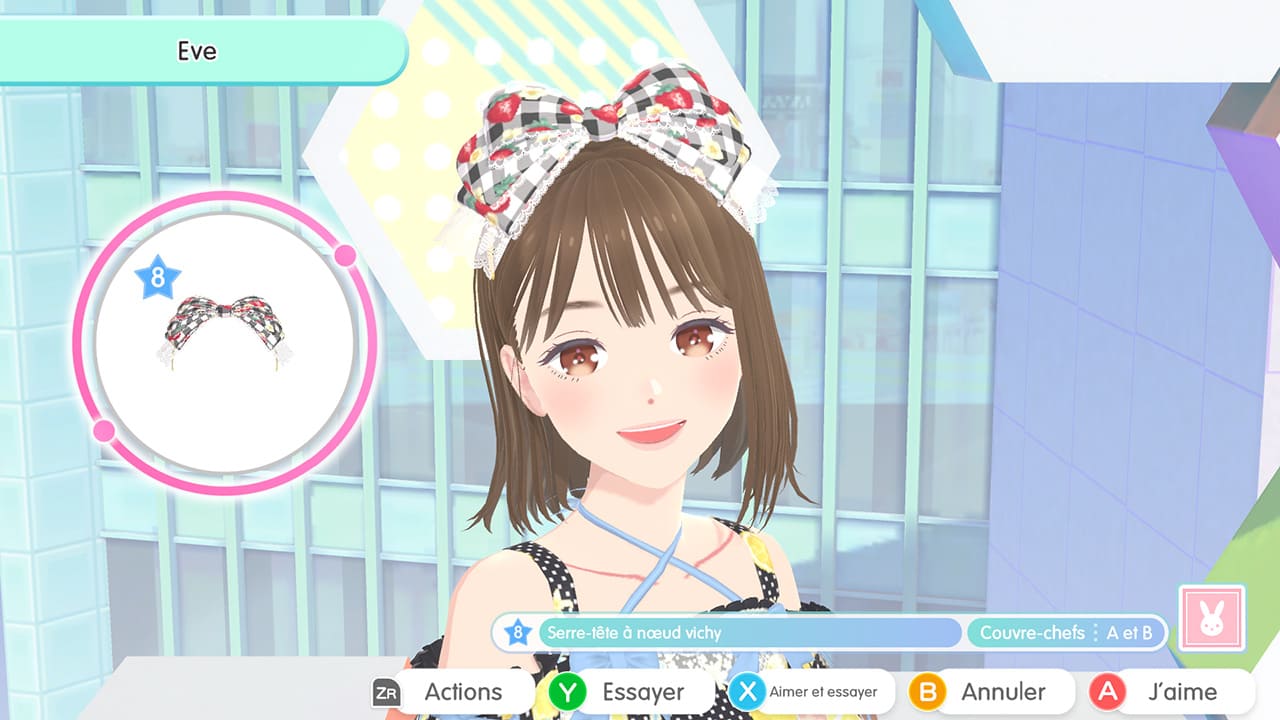Viewport: 1280px width, 720px height.
Task: Toggle J'aime to like the headband
Action: click(x=1160, y=691)
